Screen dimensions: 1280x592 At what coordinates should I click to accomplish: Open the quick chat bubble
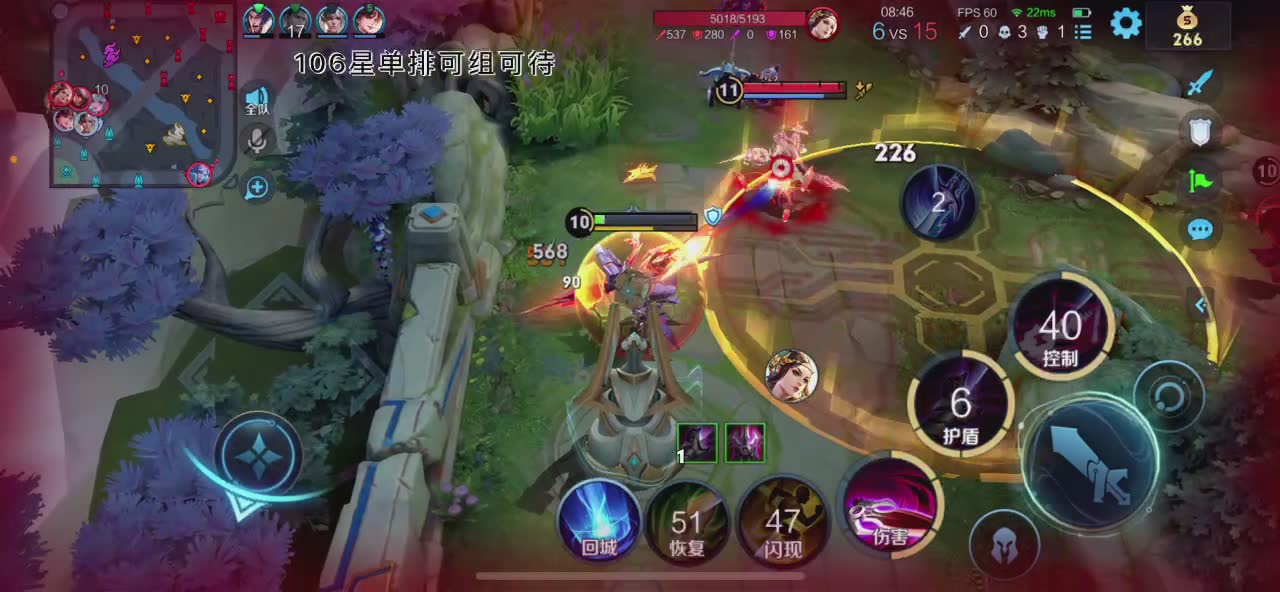tap(1200, 230)
